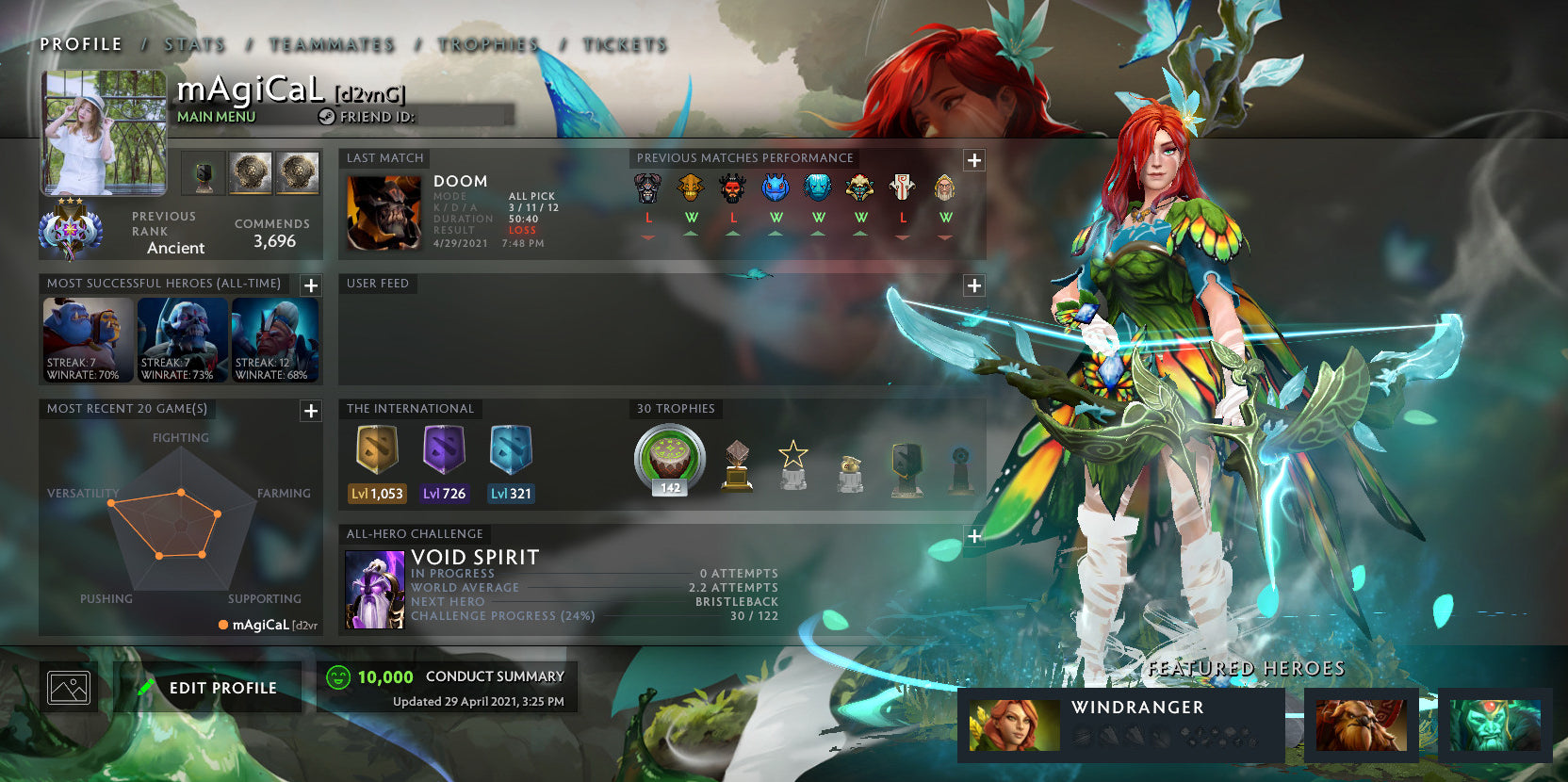
Task: Click the picture icon beside Edit Profile
Action: [68, 686]
